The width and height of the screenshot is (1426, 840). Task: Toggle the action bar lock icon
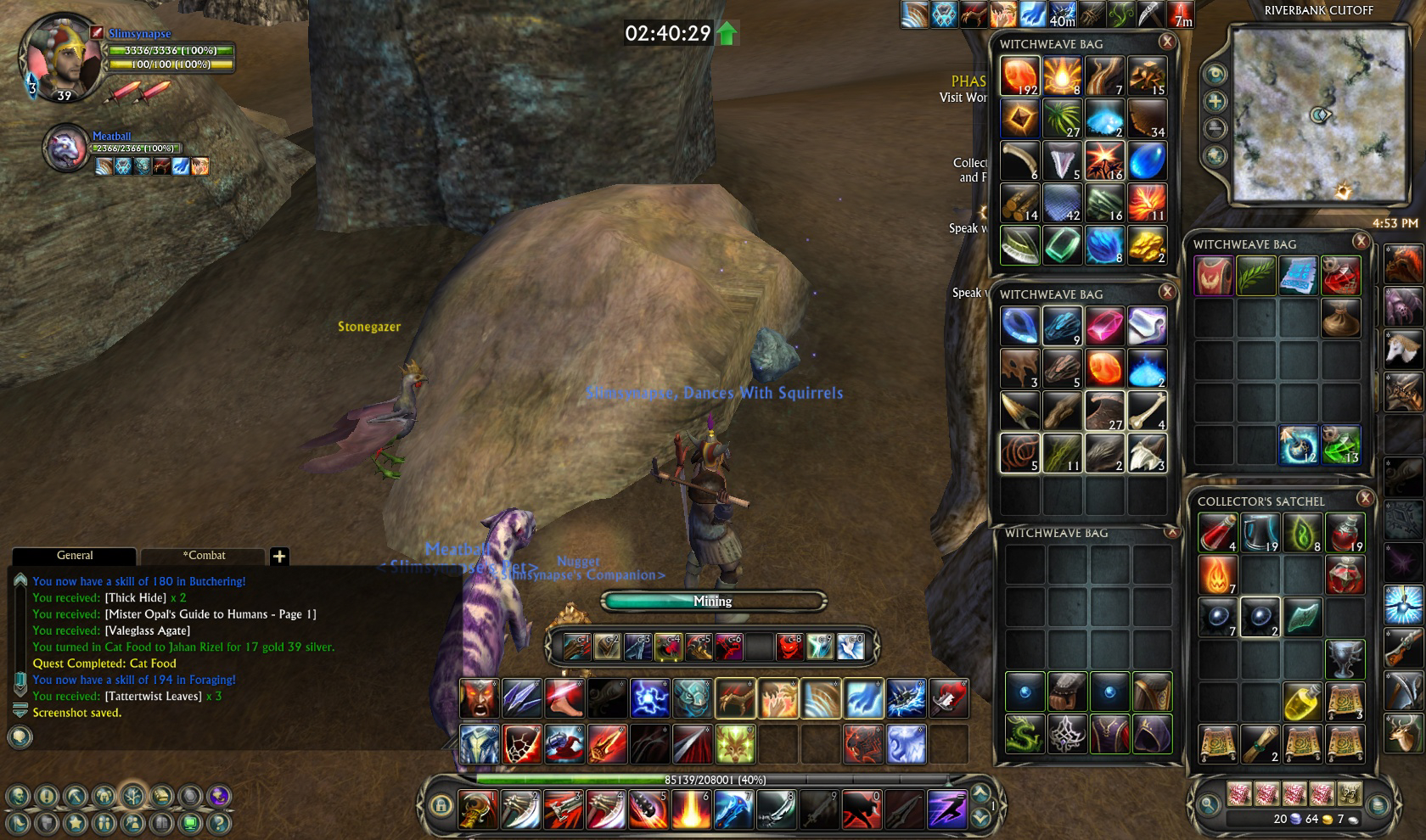click(x=440, y=805)
